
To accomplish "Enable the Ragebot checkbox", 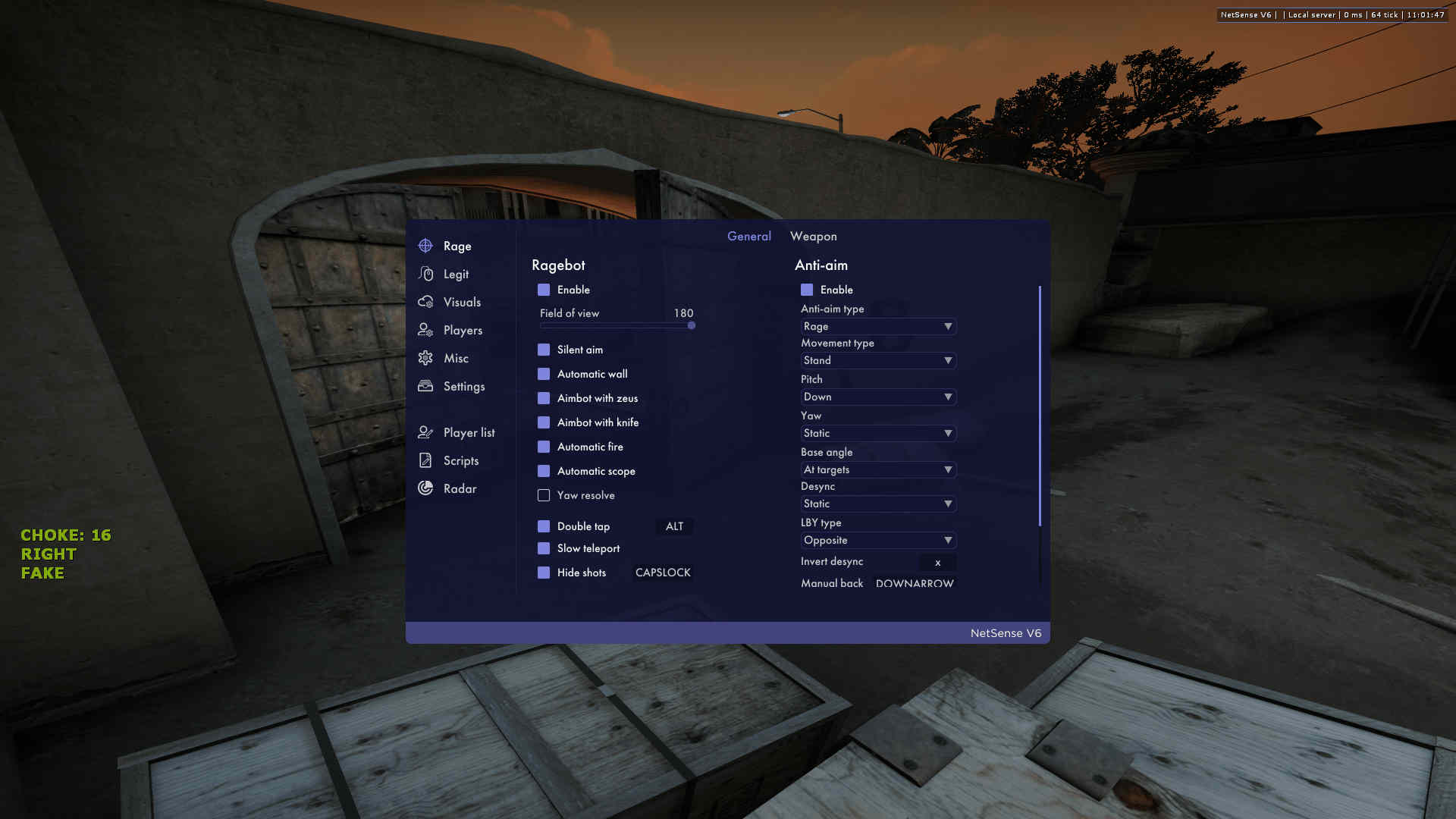I will (544, 290).
